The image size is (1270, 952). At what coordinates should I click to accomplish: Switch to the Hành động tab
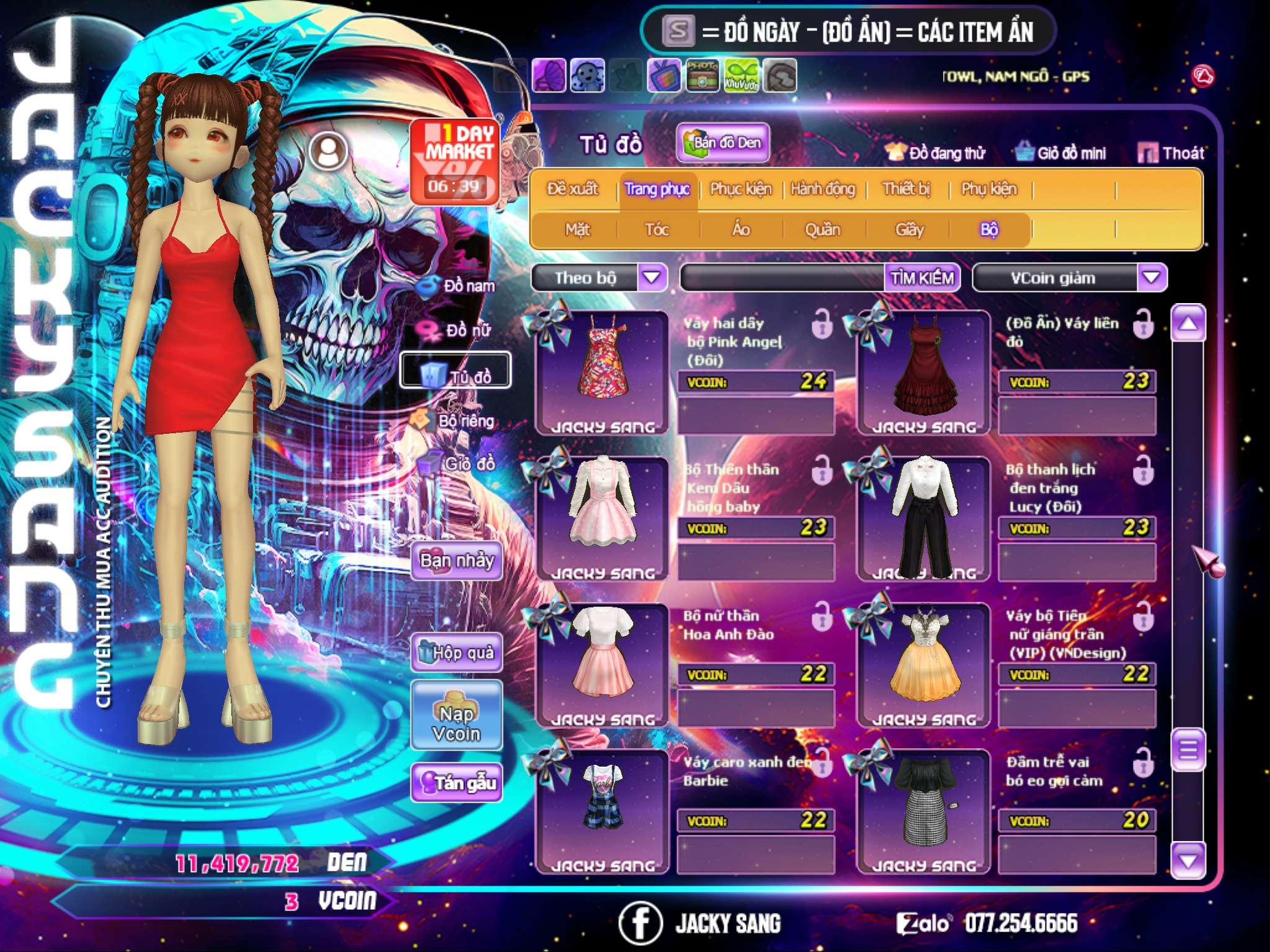(x=823, y=189)
